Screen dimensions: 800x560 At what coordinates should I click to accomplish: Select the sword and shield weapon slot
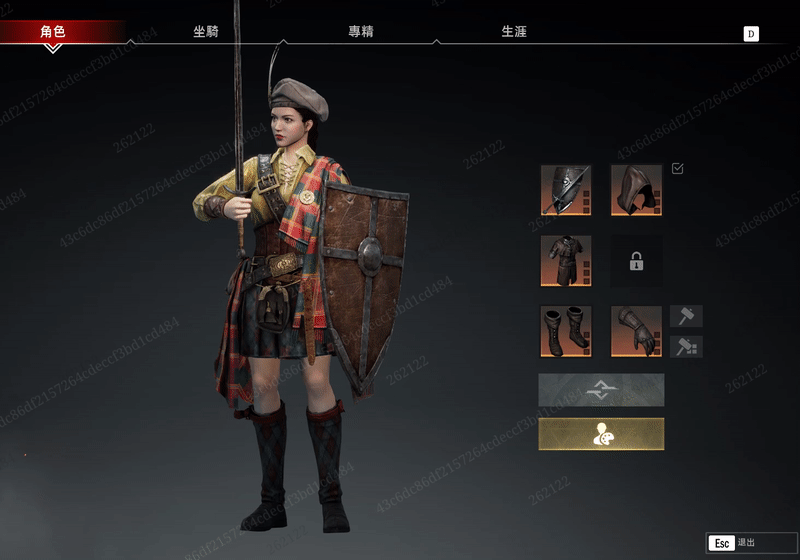click(x=566, y=190)
